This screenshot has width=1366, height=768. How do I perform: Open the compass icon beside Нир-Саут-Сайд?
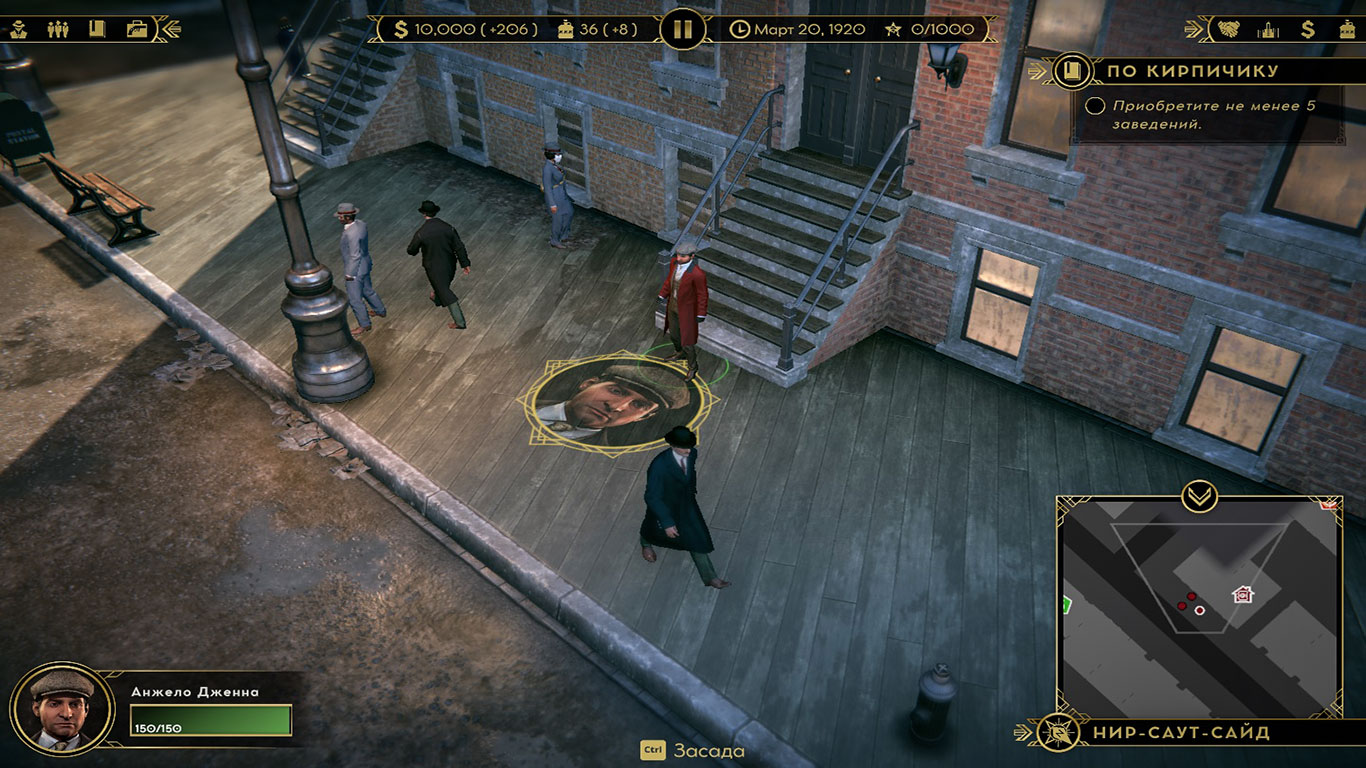click(1056, 733)
